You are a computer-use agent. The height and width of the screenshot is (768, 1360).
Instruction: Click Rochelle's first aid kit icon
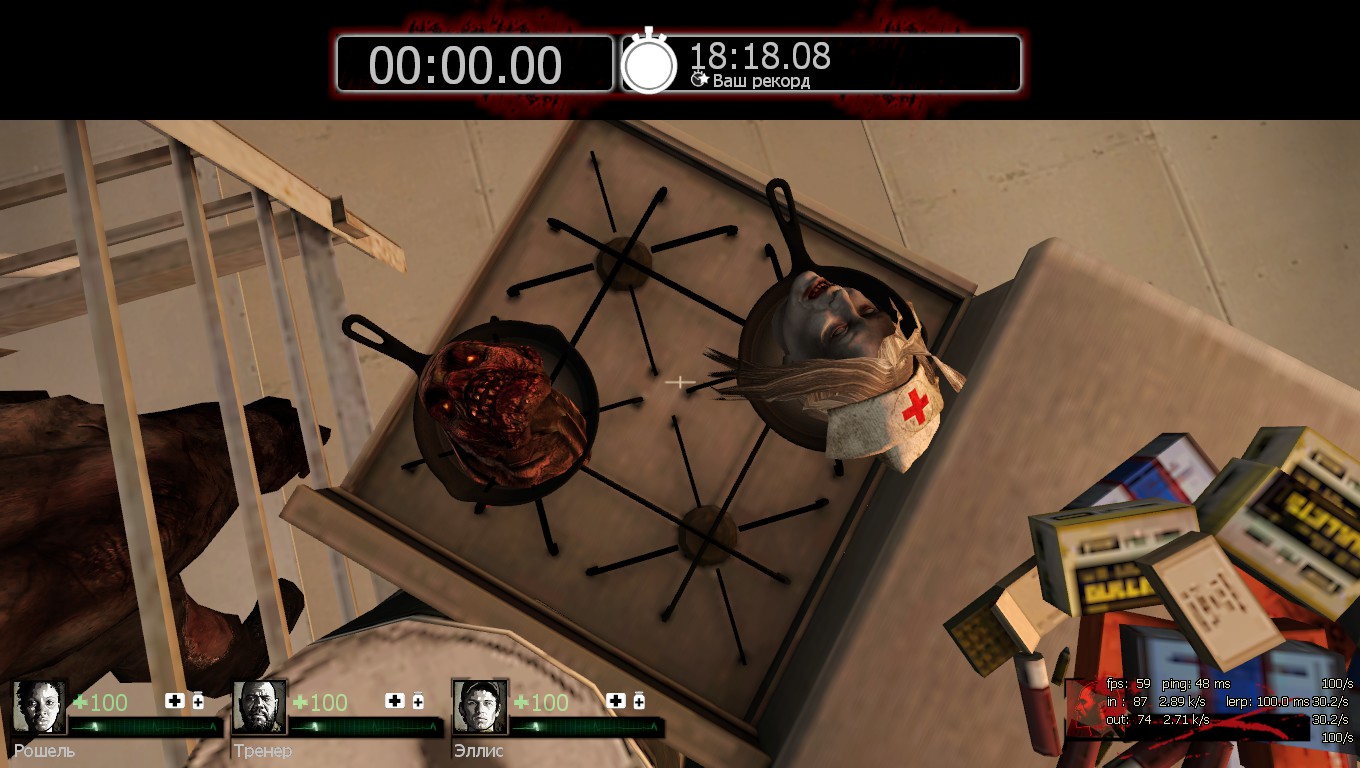174,701
